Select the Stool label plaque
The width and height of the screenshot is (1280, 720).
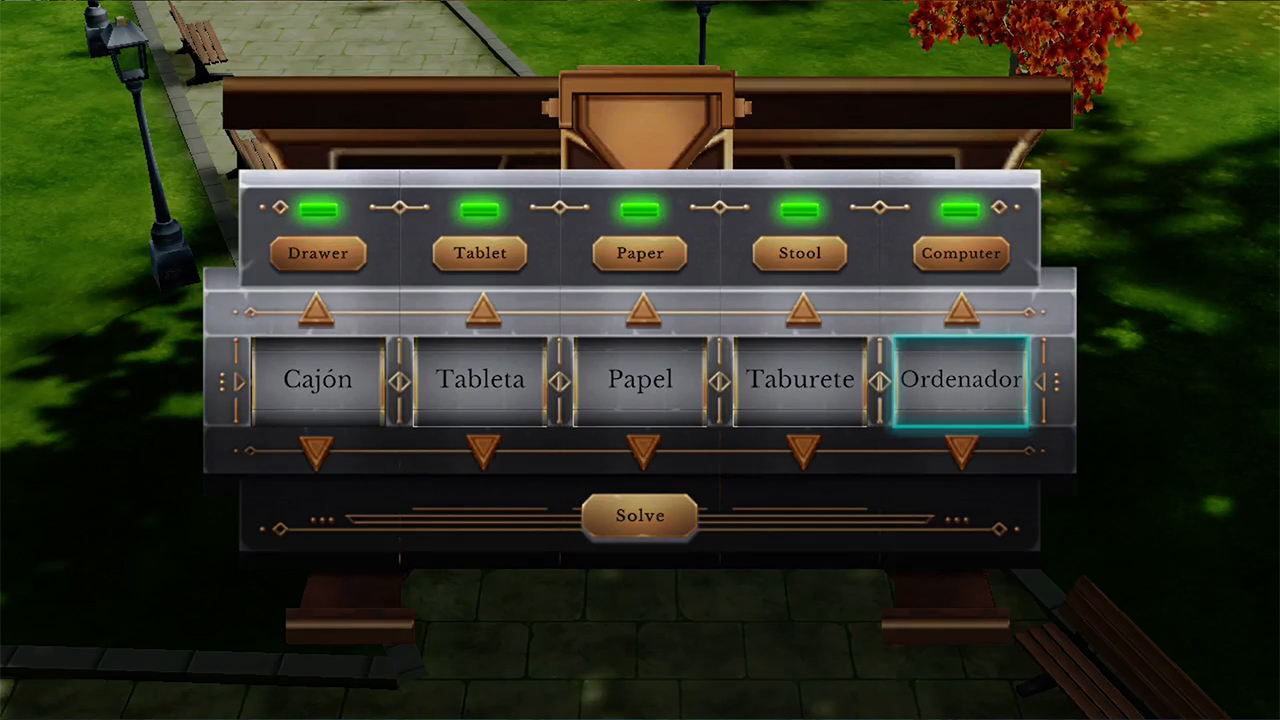(x=799, y=253)
